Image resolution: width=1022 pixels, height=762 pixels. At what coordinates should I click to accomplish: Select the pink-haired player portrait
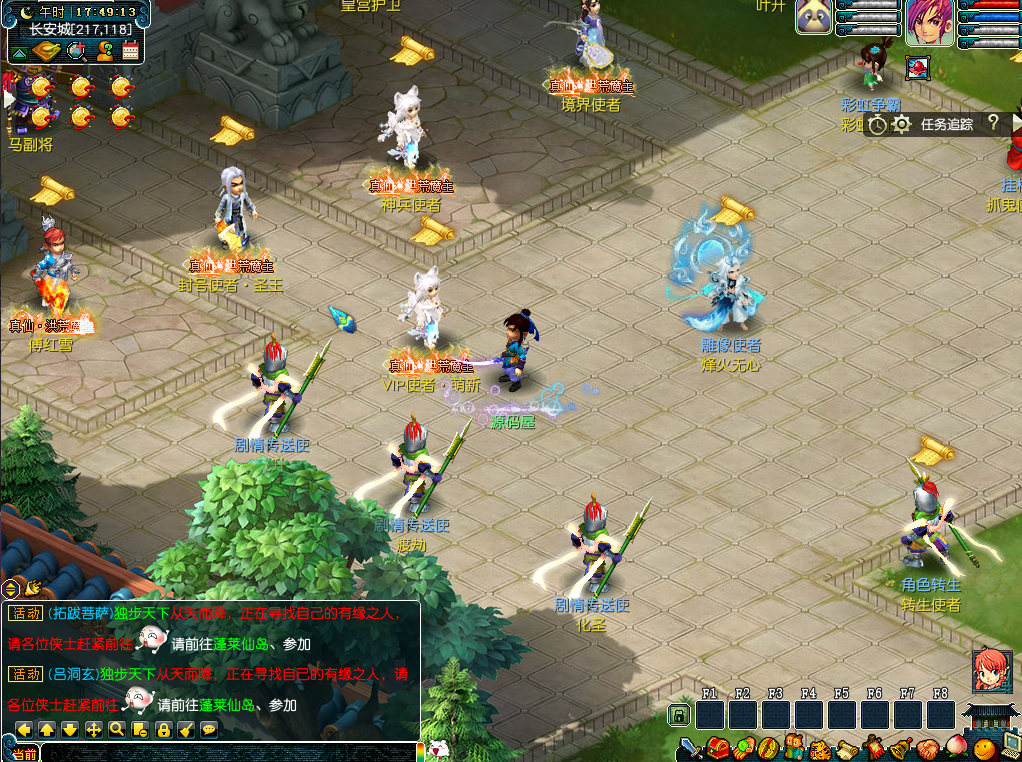[x=929, y=22]
